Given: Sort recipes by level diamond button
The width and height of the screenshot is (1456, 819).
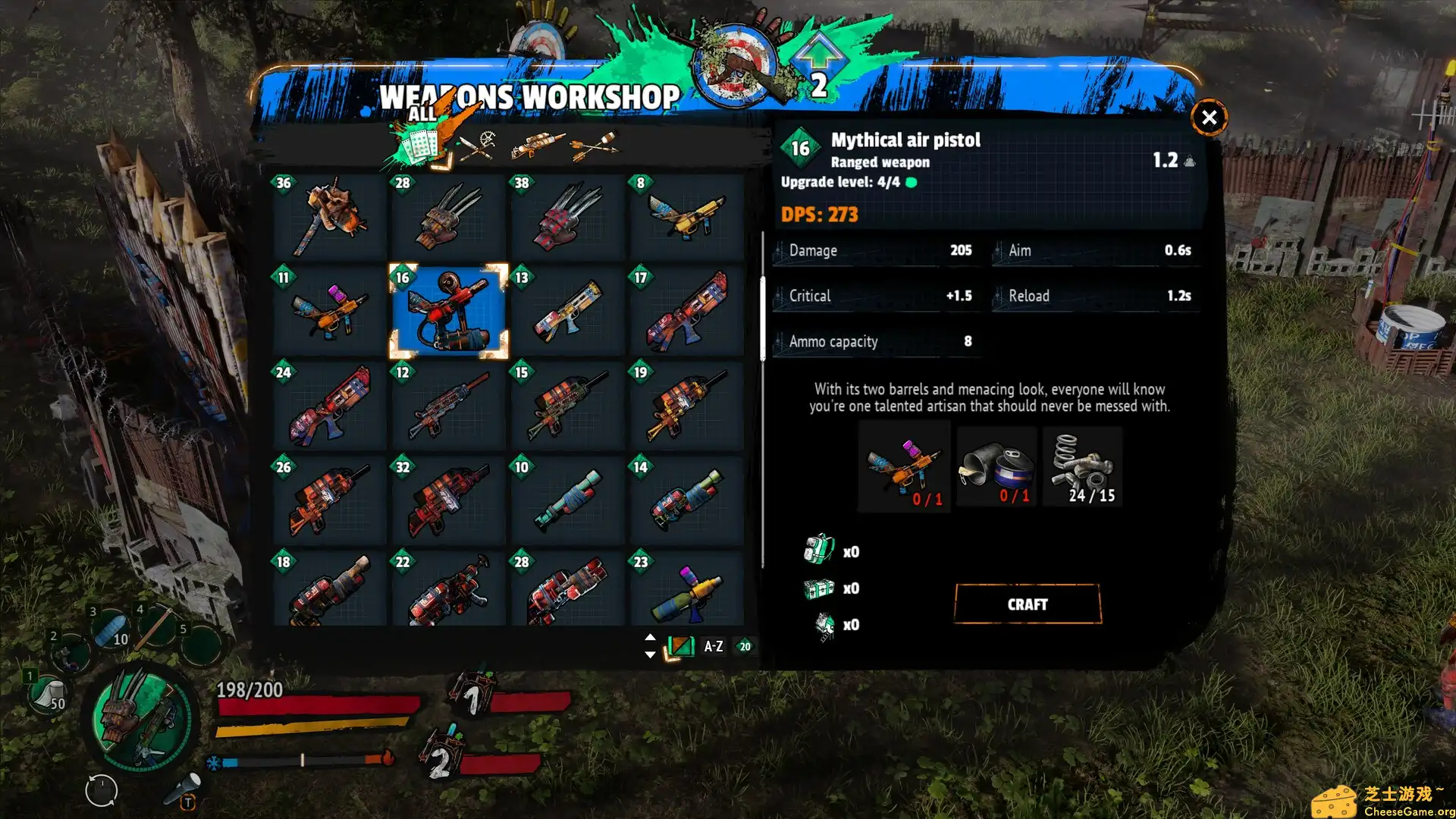Looking at the screenshot, I should click(x=745, y=647).
